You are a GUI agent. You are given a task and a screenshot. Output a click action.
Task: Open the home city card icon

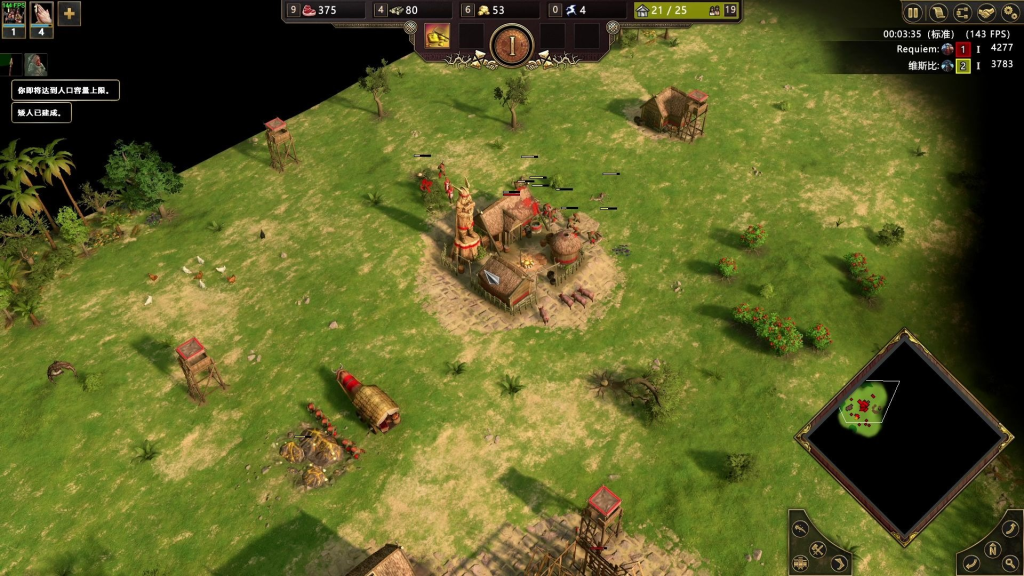pos(437,37)
